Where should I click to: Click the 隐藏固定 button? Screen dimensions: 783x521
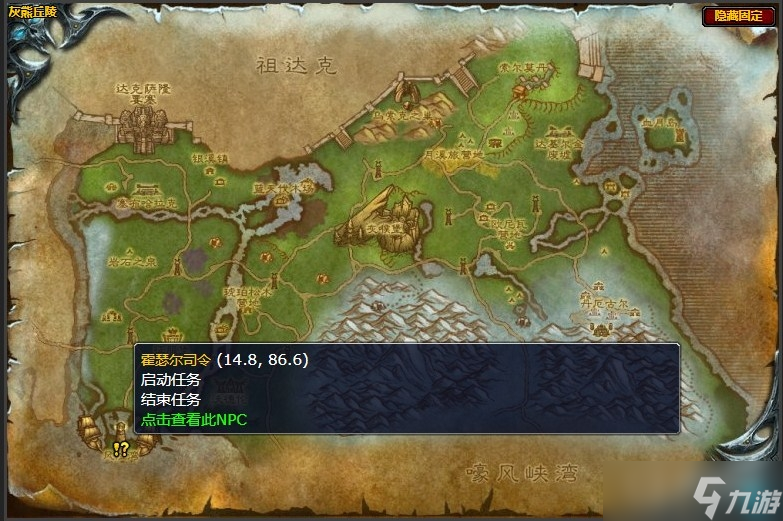(x=739, y=16)
